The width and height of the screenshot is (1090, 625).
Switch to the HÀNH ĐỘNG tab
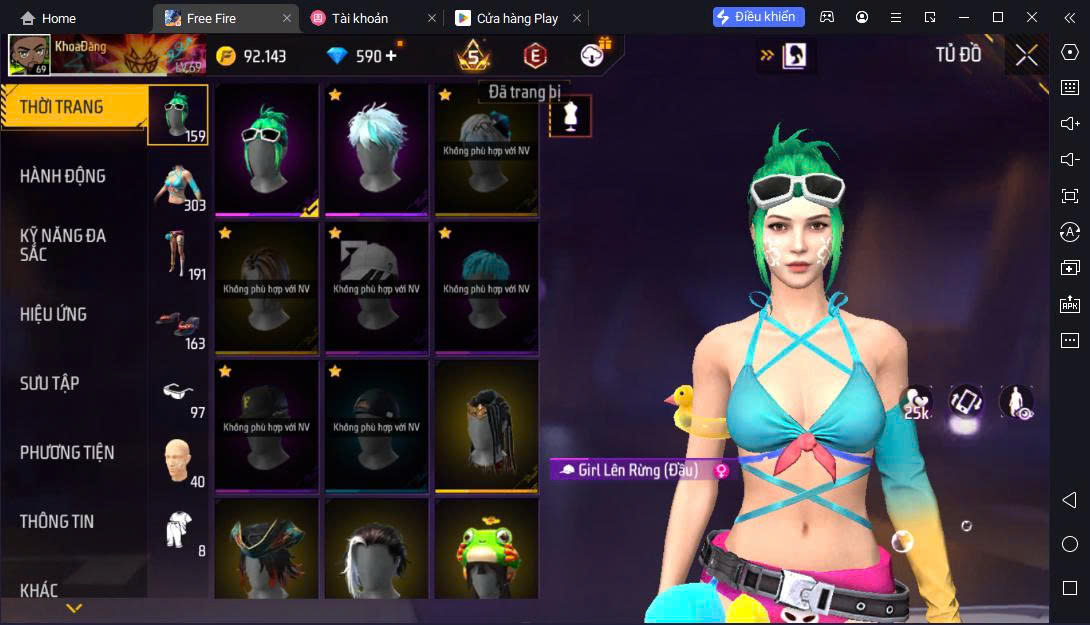[x=62, y=176]
